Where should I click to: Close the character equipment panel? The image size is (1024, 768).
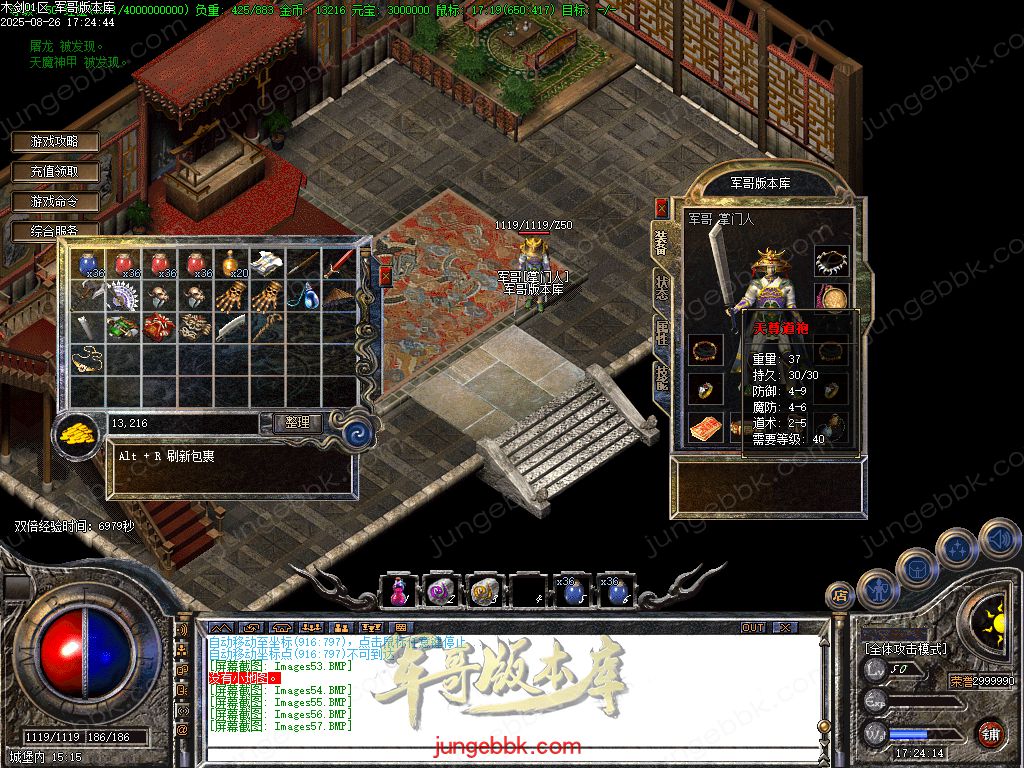click(661, 207)
